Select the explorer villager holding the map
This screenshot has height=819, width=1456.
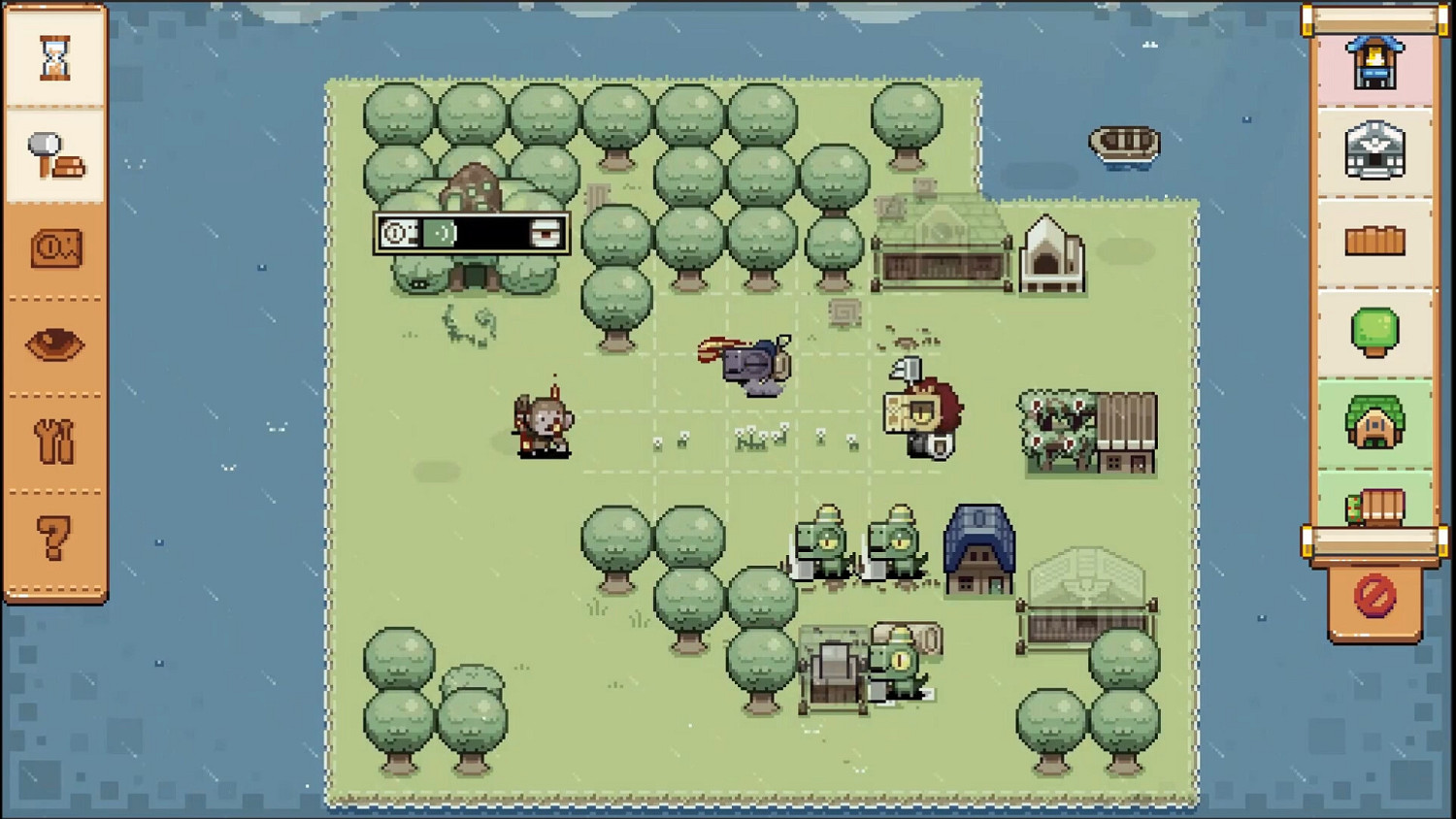click(922, 412)
